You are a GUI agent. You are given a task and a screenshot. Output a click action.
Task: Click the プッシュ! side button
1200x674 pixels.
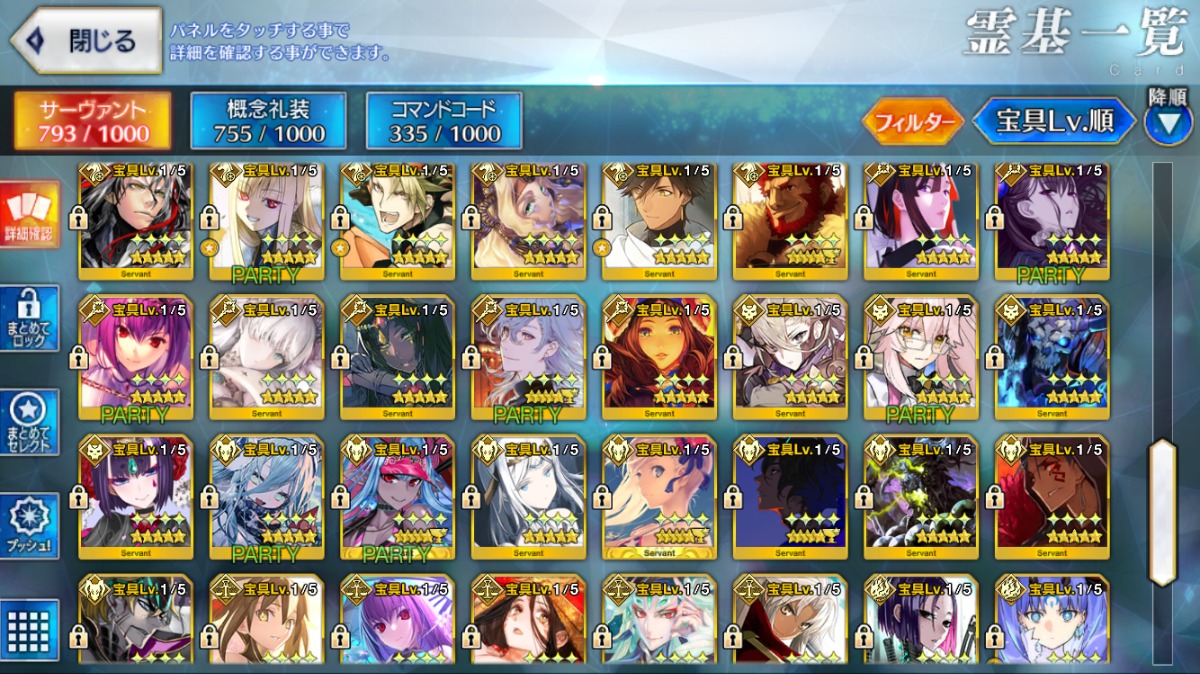(29, 526)
